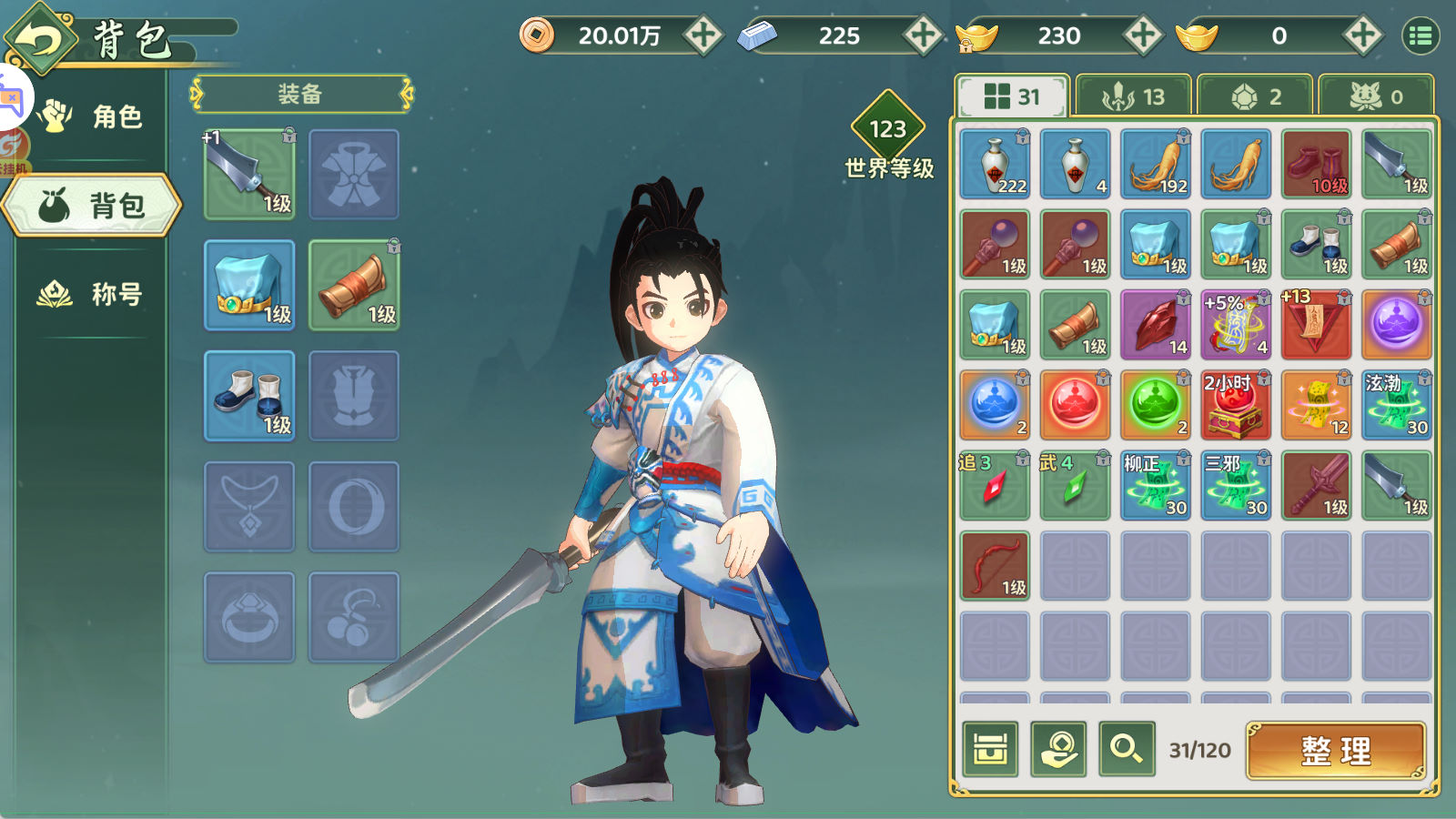Select the ginseng root stack of 192

tap(1156, 164)
